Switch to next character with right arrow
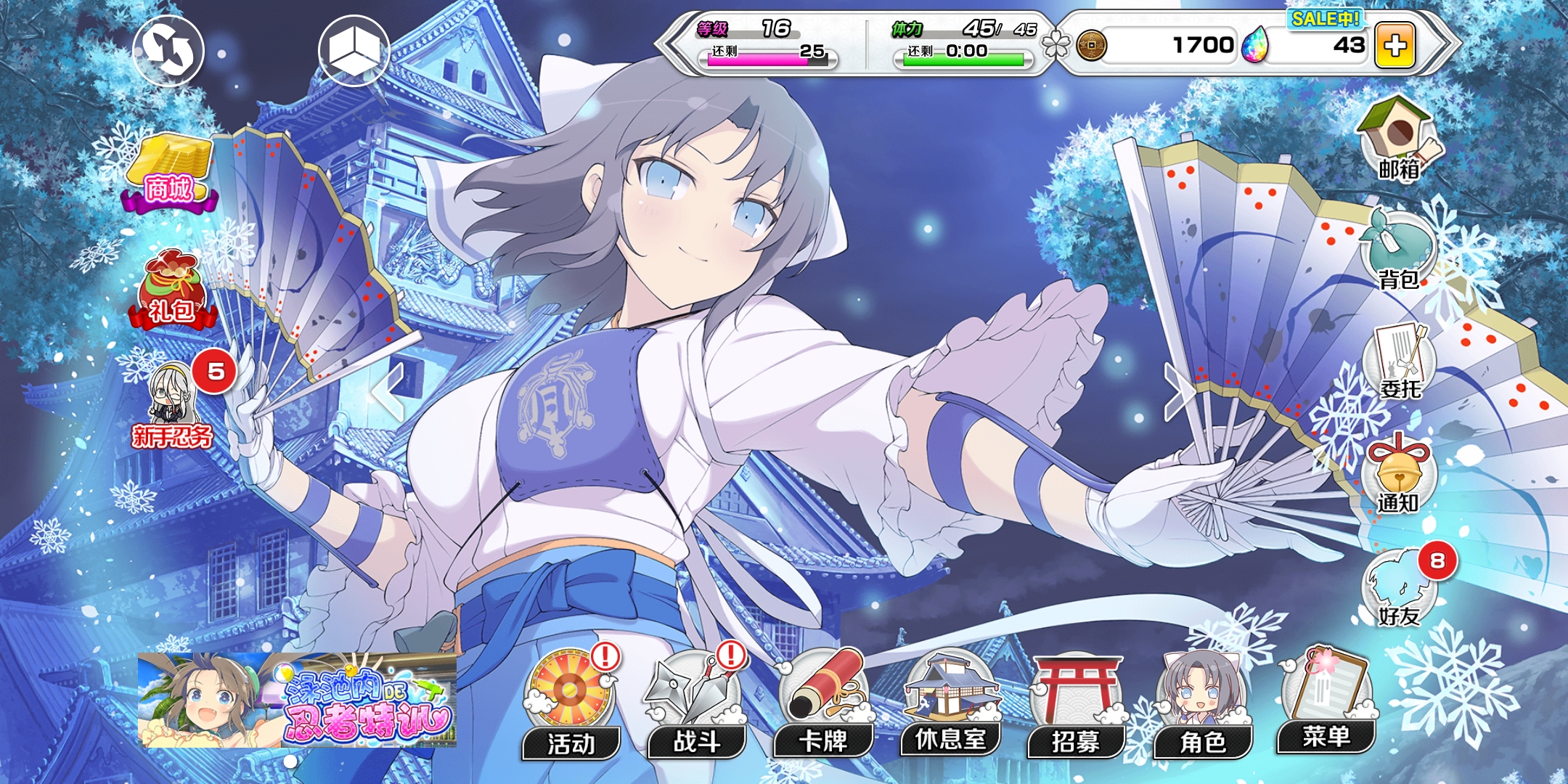This screenshot has height=784, width=1568. click(1179, 392)
